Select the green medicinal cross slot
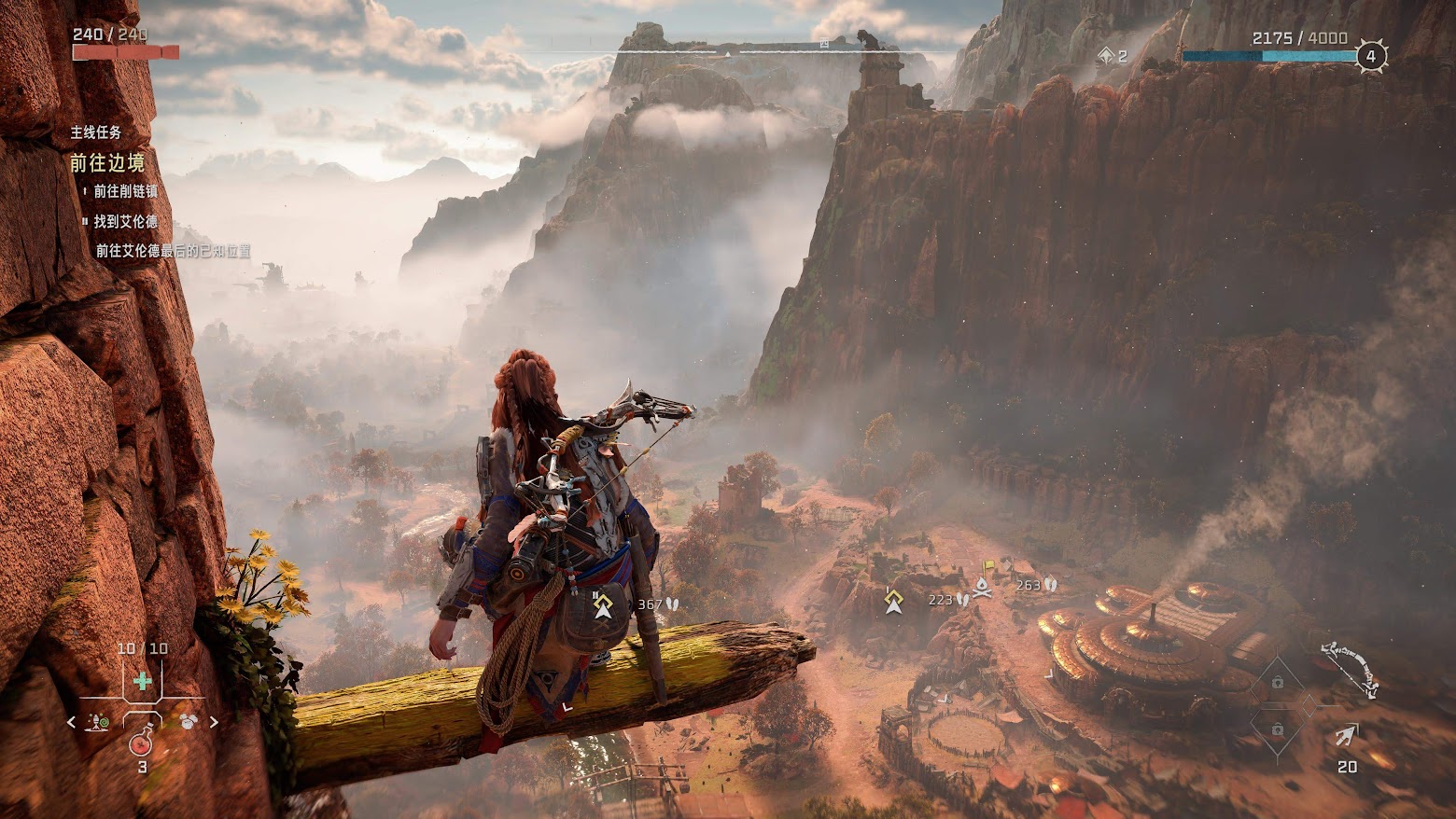Image resolution: width=1456 pixels, height=819 pixels. (x=142, y=682)
